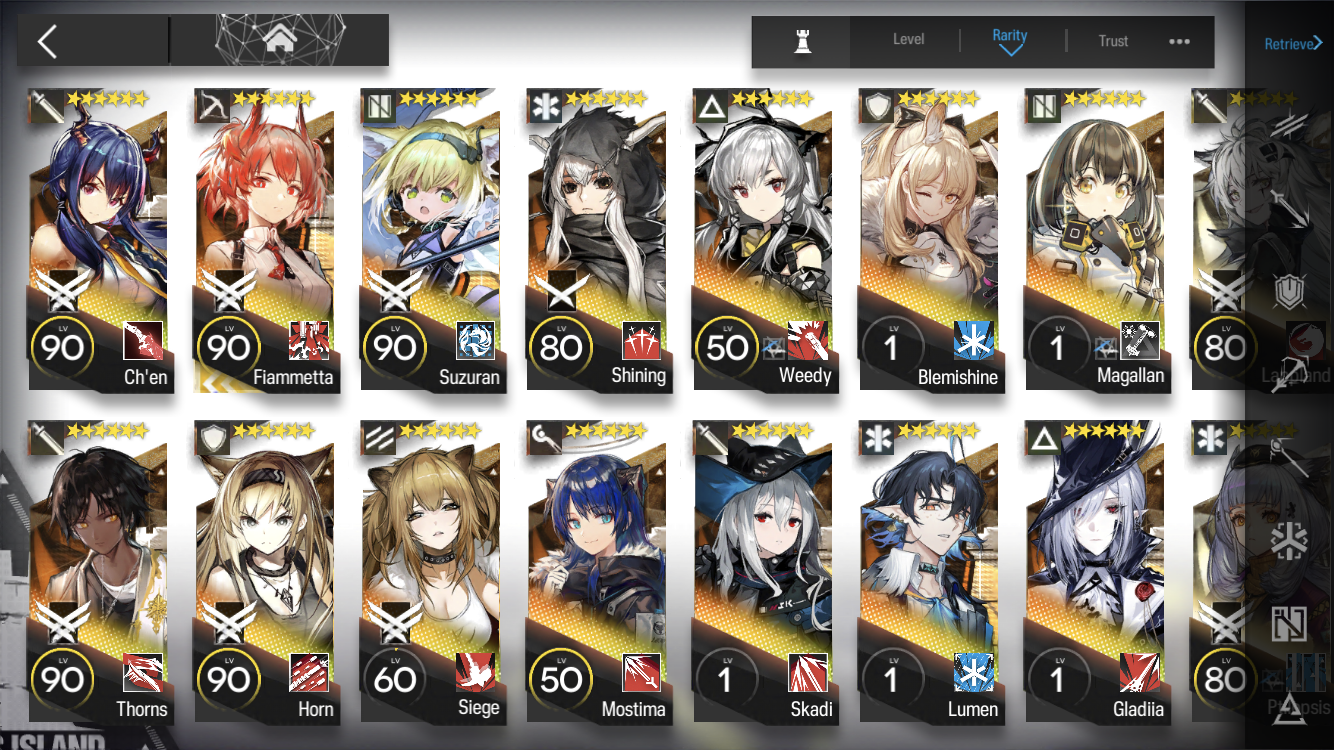The height and width of the screenshot is (750, 1334).
Task: Open the Horn operator card
Action: pyautogui.click(x=266, y=572)
